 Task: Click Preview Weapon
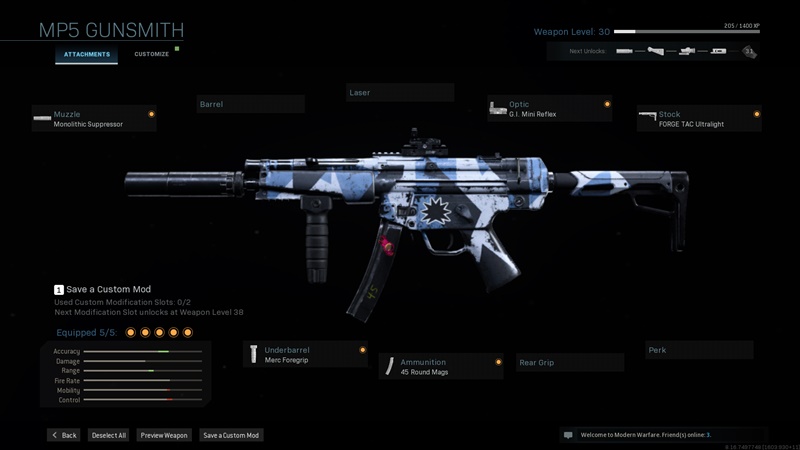coord(164,436)
